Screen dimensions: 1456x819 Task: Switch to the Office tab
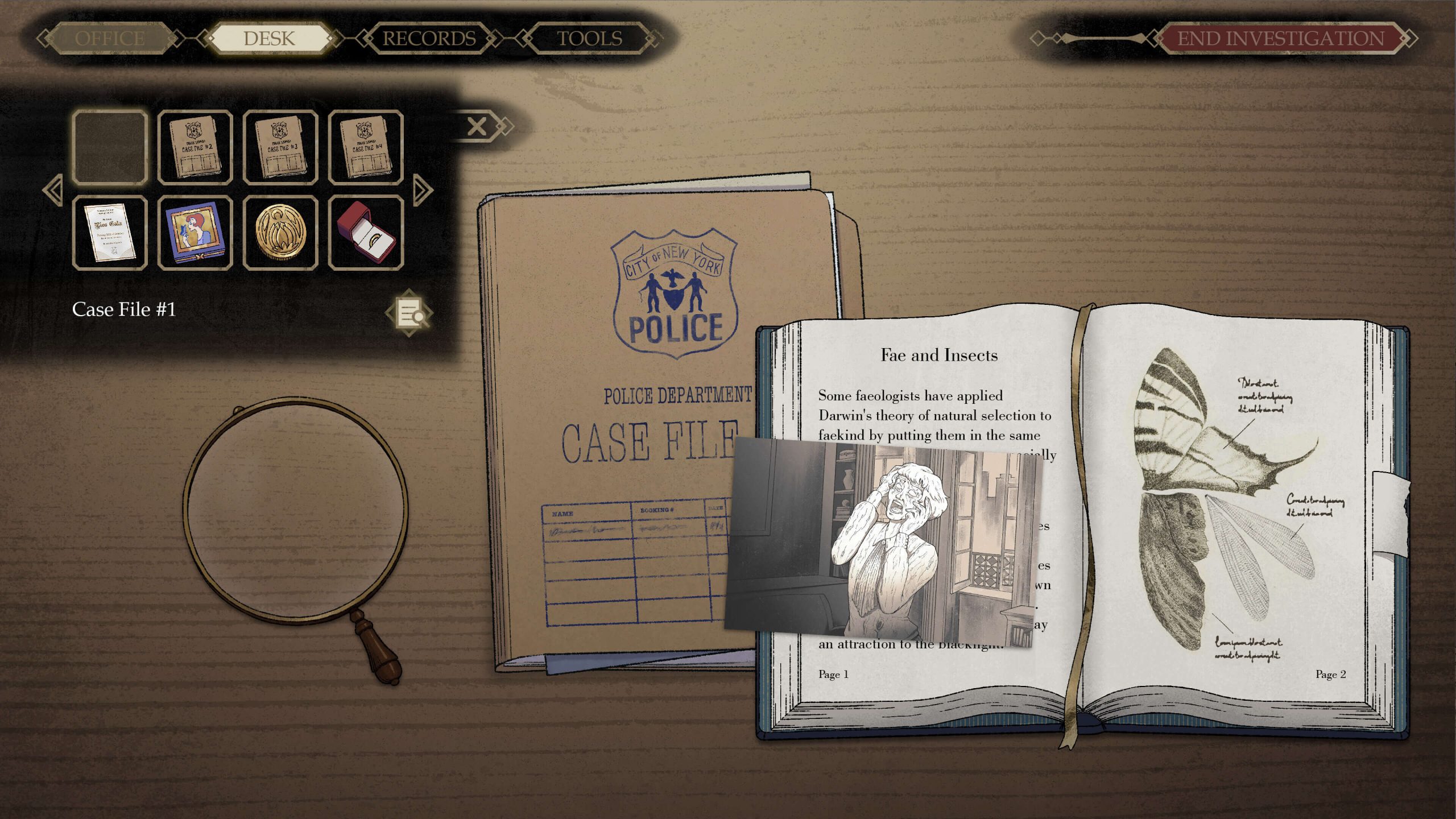[110, 39]
